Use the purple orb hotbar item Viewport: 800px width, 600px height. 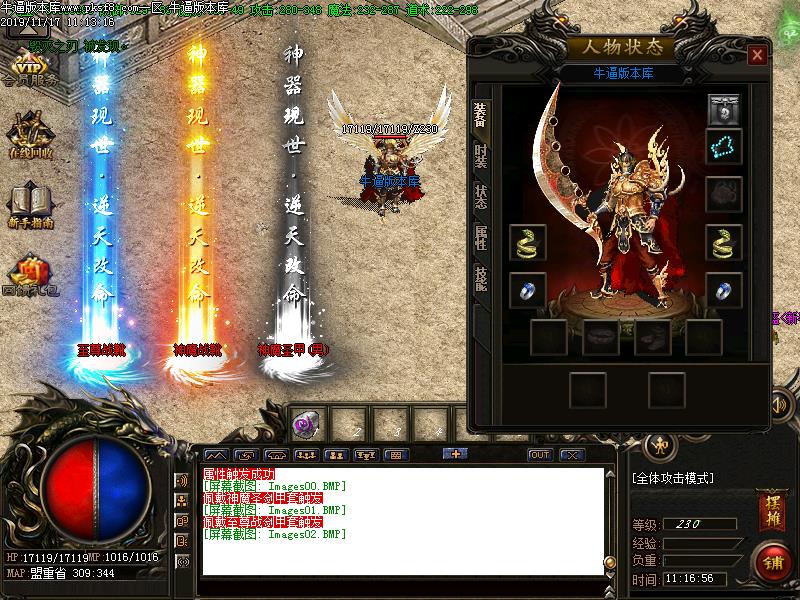305,425
